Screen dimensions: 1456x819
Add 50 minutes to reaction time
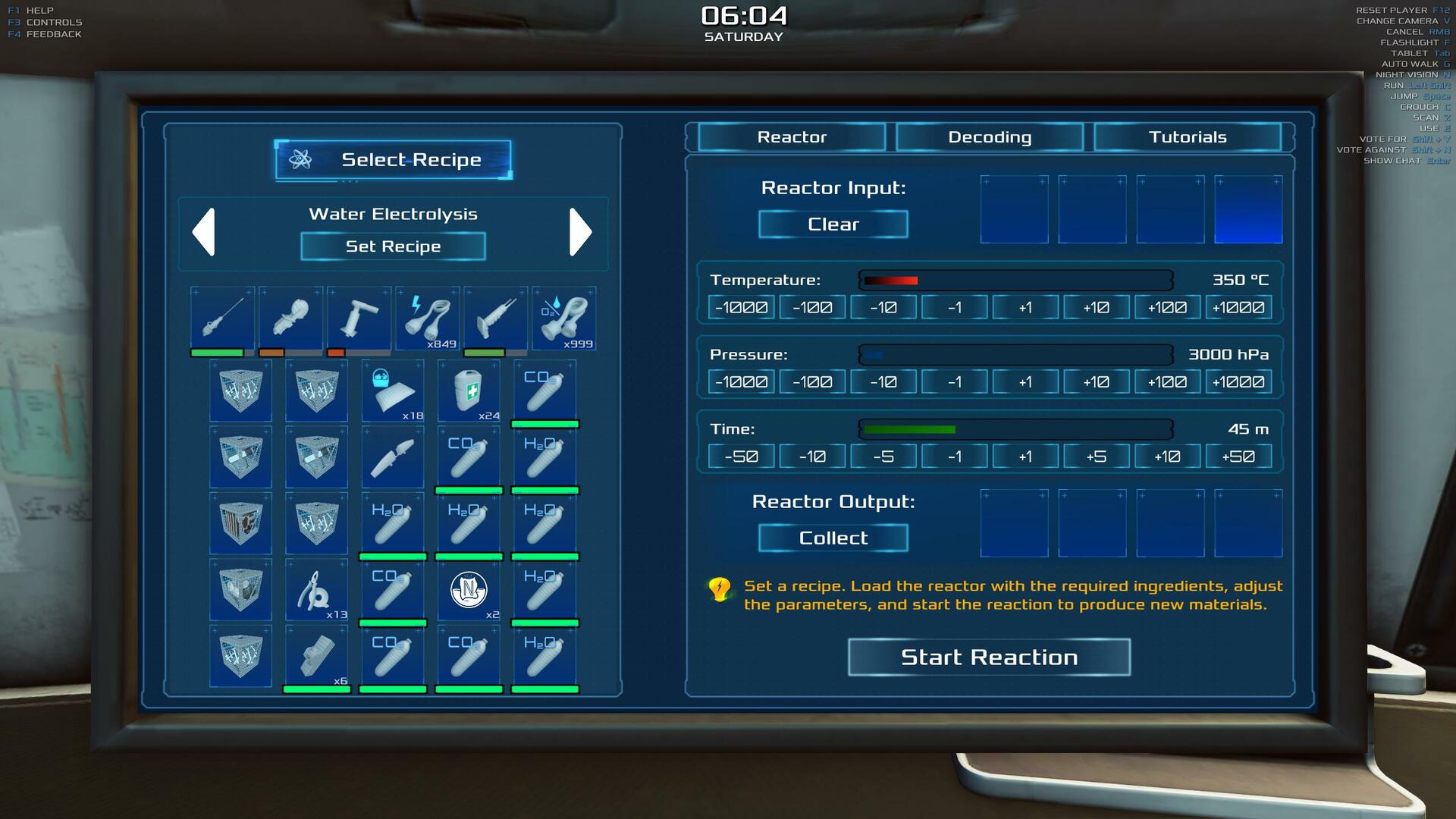(1238, 457)
